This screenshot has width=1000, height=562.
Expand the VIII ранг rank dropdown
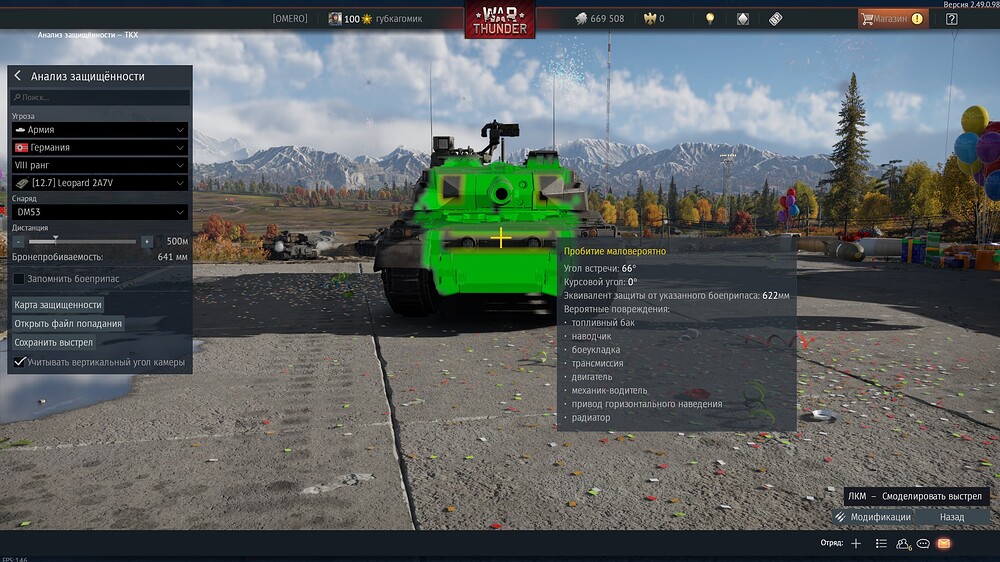pos(100,165)
